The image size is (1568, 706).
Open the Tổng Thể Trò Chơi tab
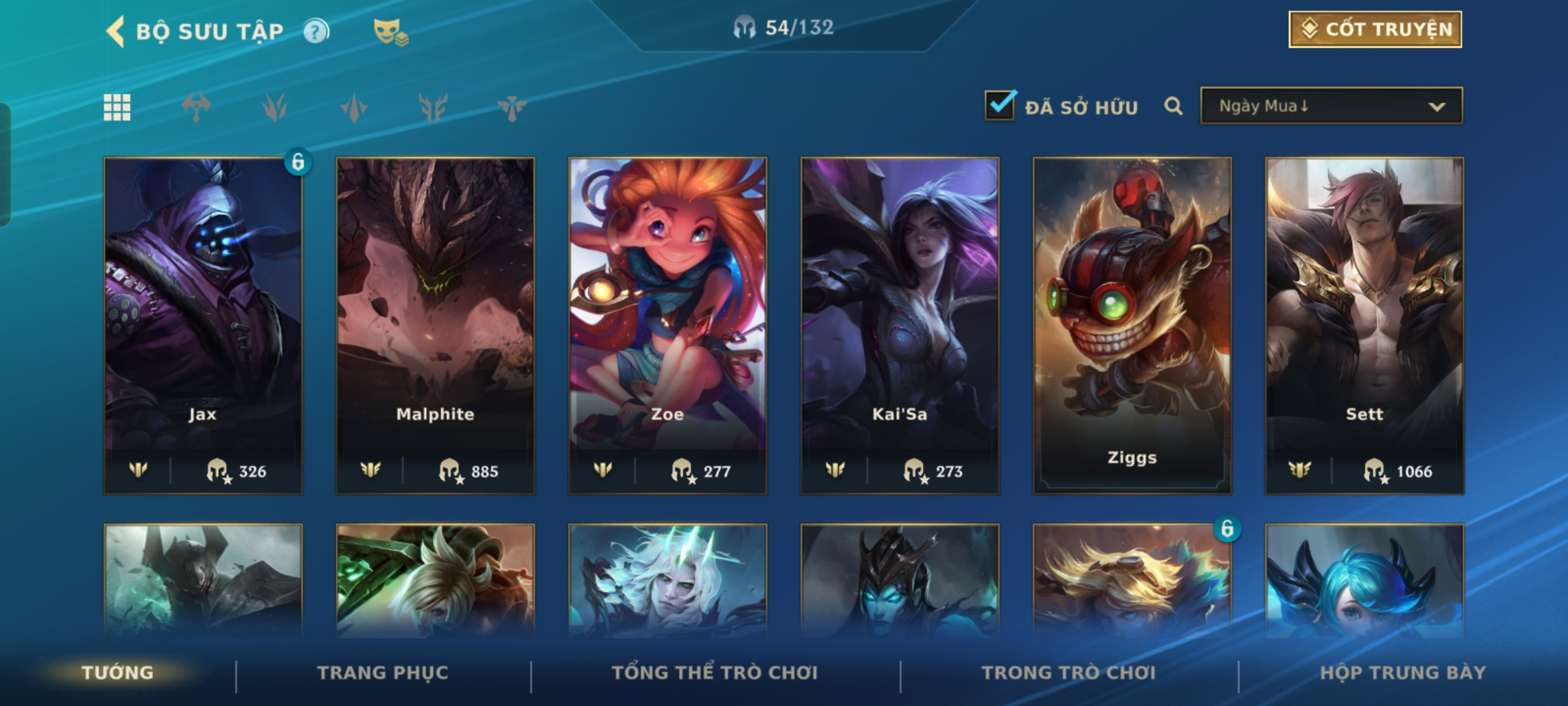(715, 673)
